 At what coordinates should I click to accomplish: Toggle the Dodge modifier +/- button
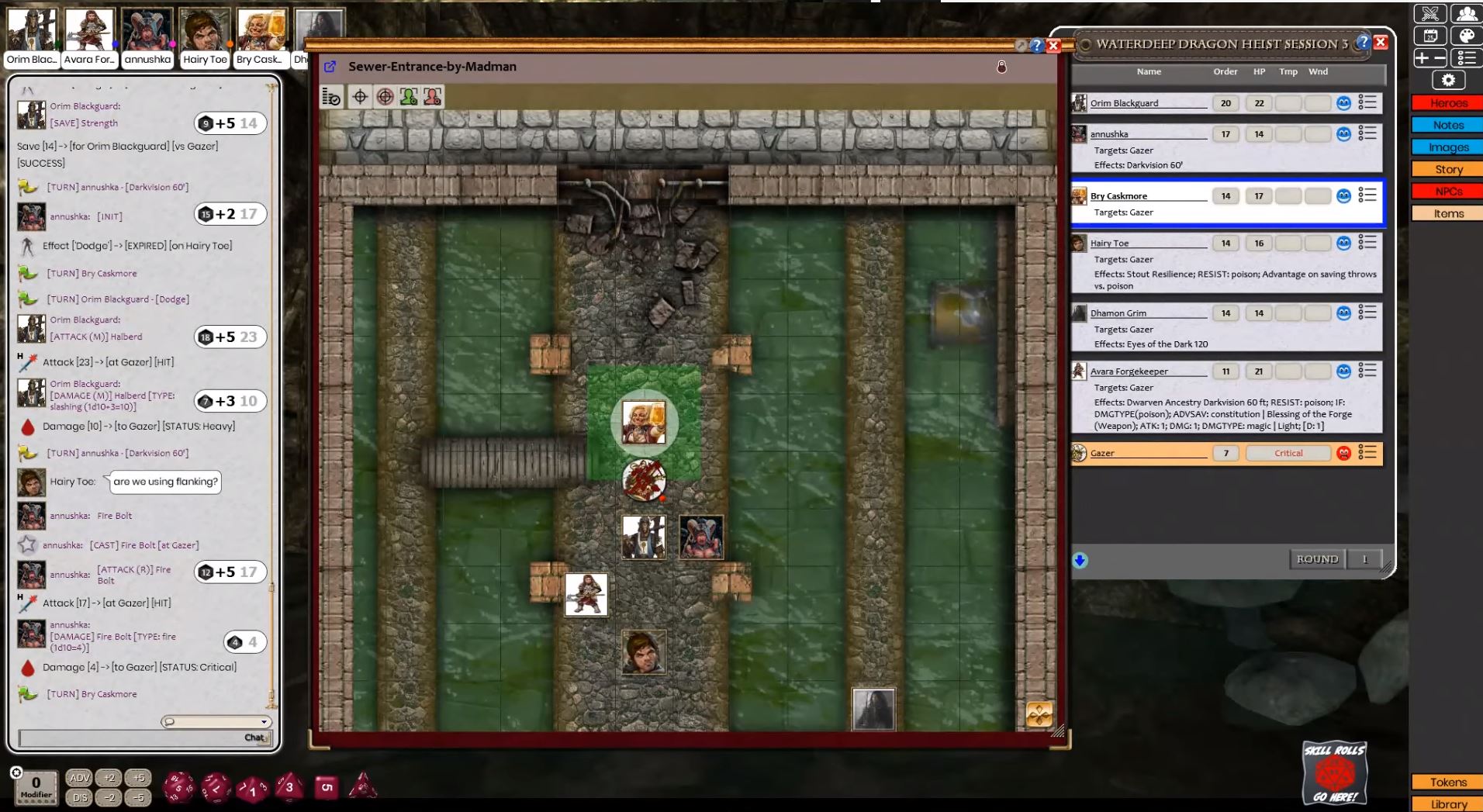click(1431, 57)
